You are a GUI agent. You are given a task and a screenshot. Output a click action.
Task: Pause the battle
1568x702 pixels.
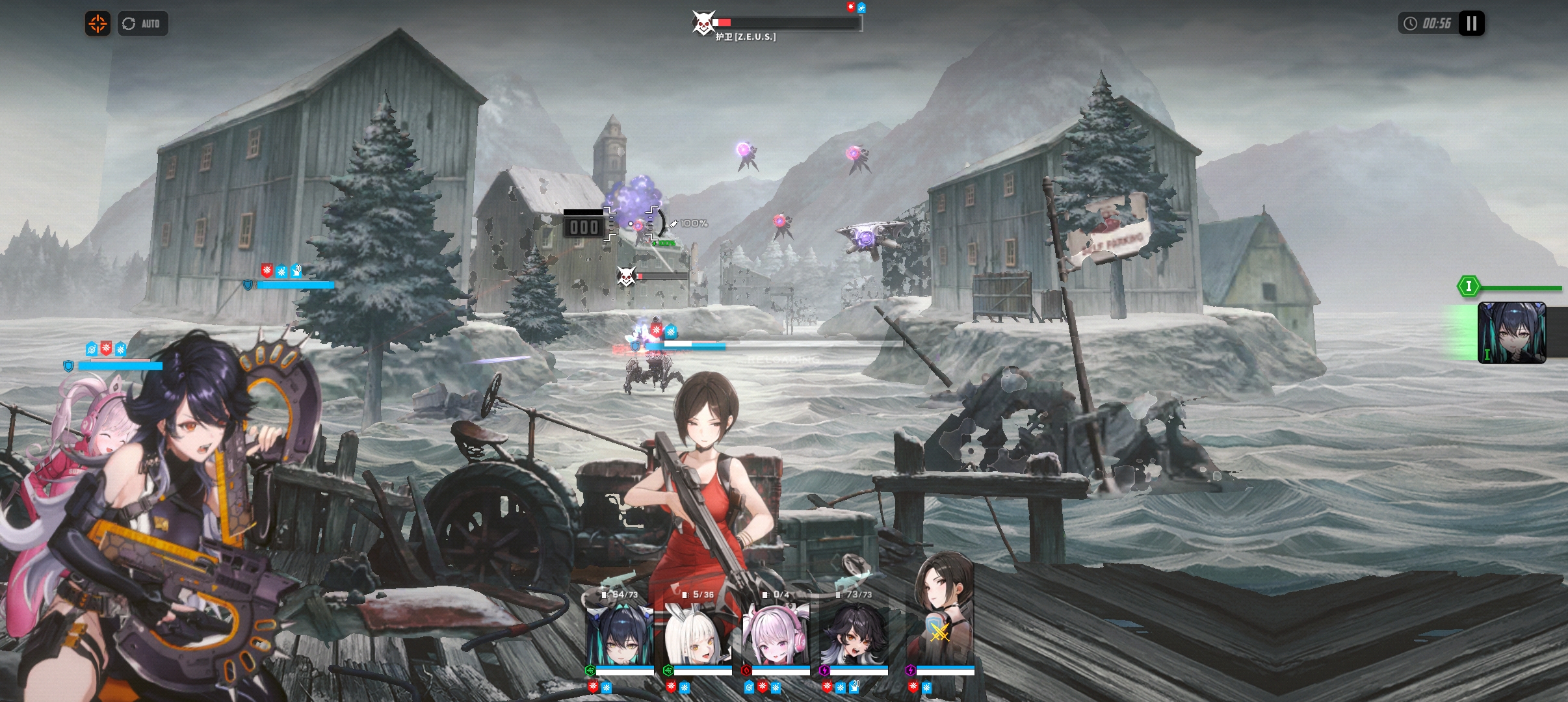pyautogui.click(x=1471, y=24)
